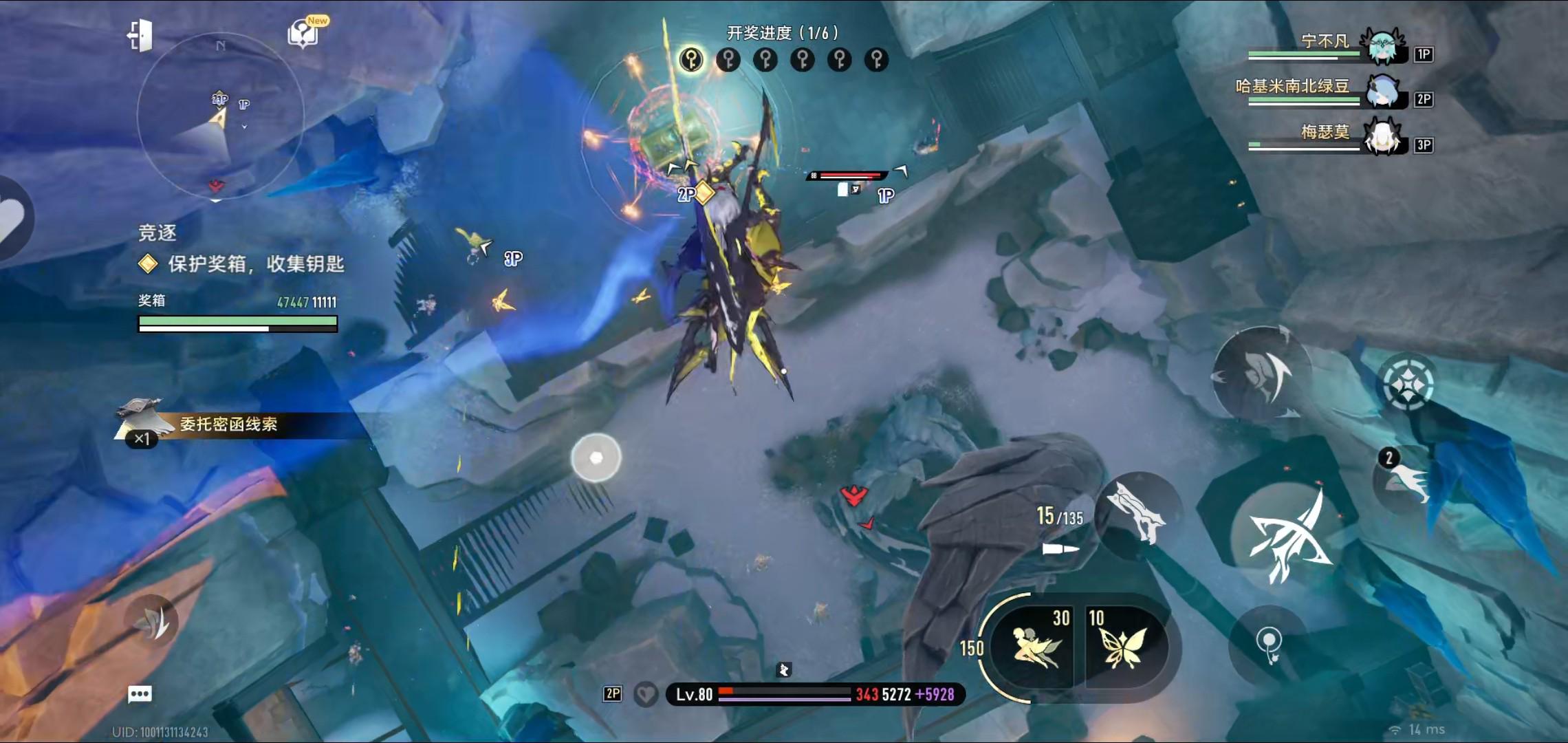1568x743 pixels.
Task: Tap the round pin button below attack
Action: click(1269, 645)
